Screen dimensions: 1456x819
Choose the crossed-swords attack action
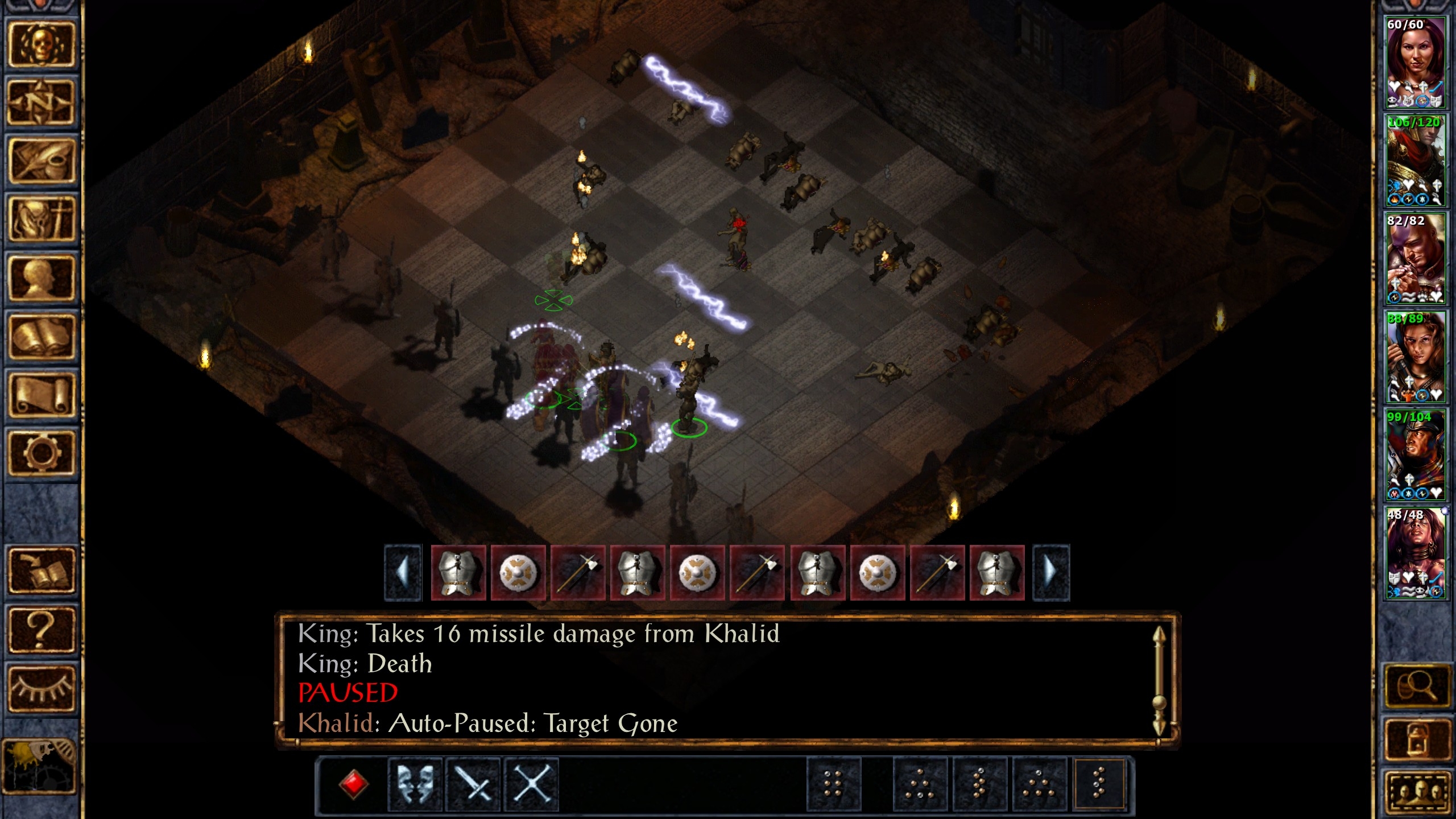473,785
